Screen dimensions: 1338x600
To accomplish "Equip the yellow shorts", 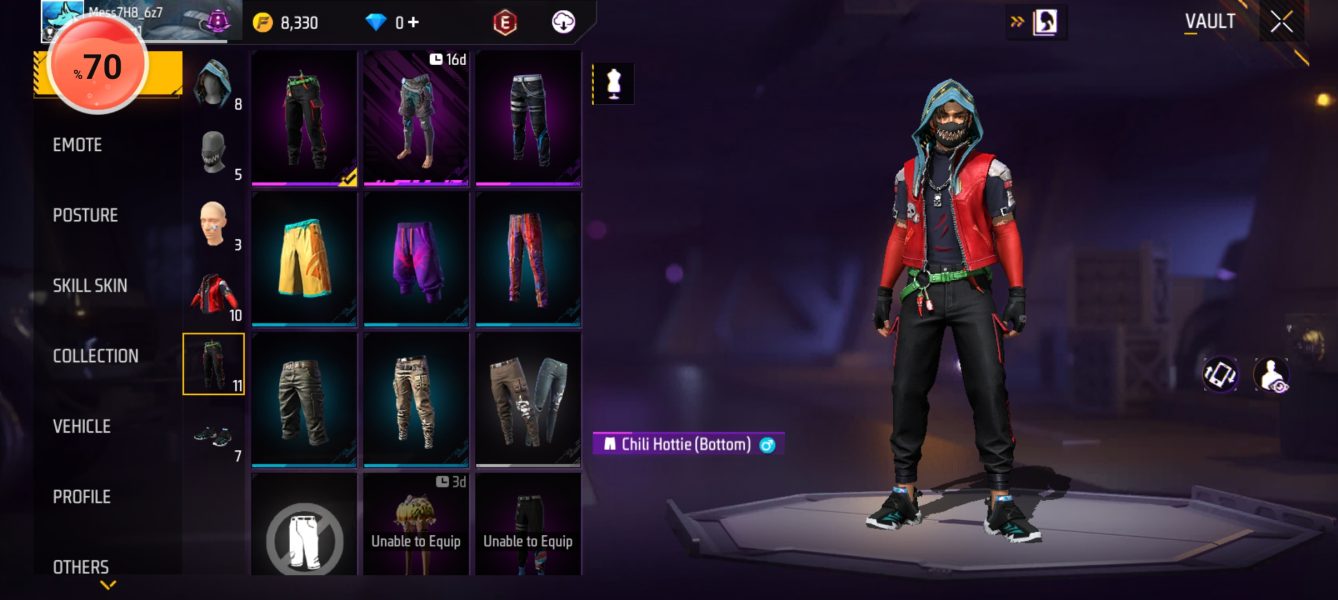I will click(x=304, y=258).
